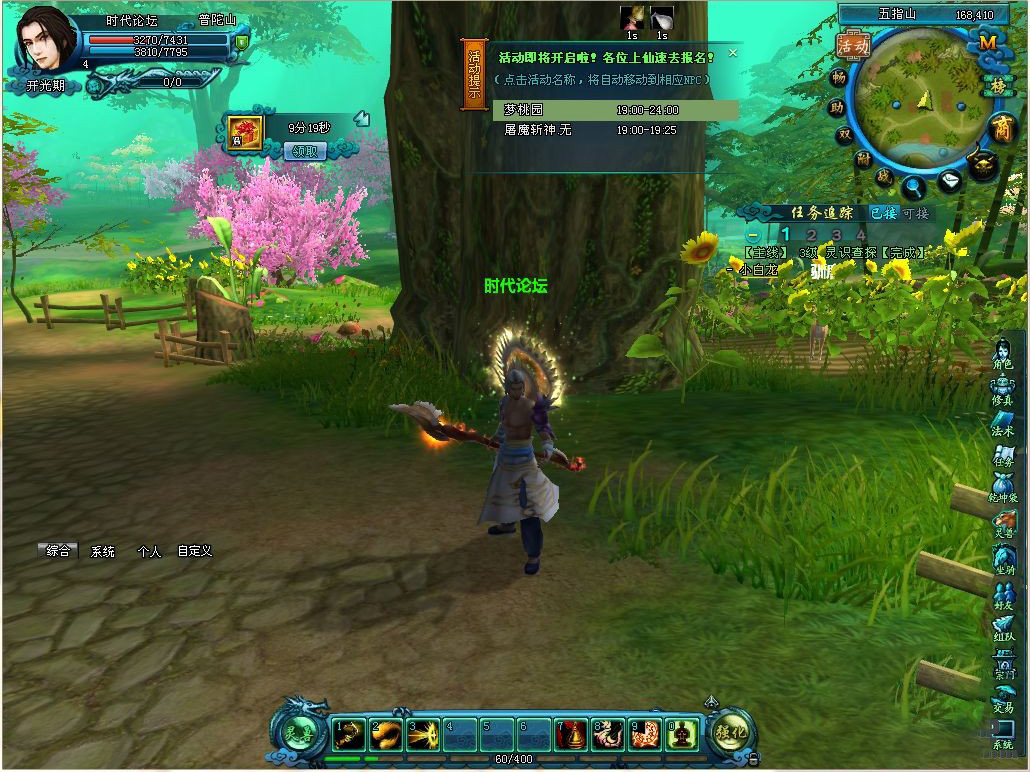Open the 商 shop button
1030x772 pixels.
point(1000,127)
